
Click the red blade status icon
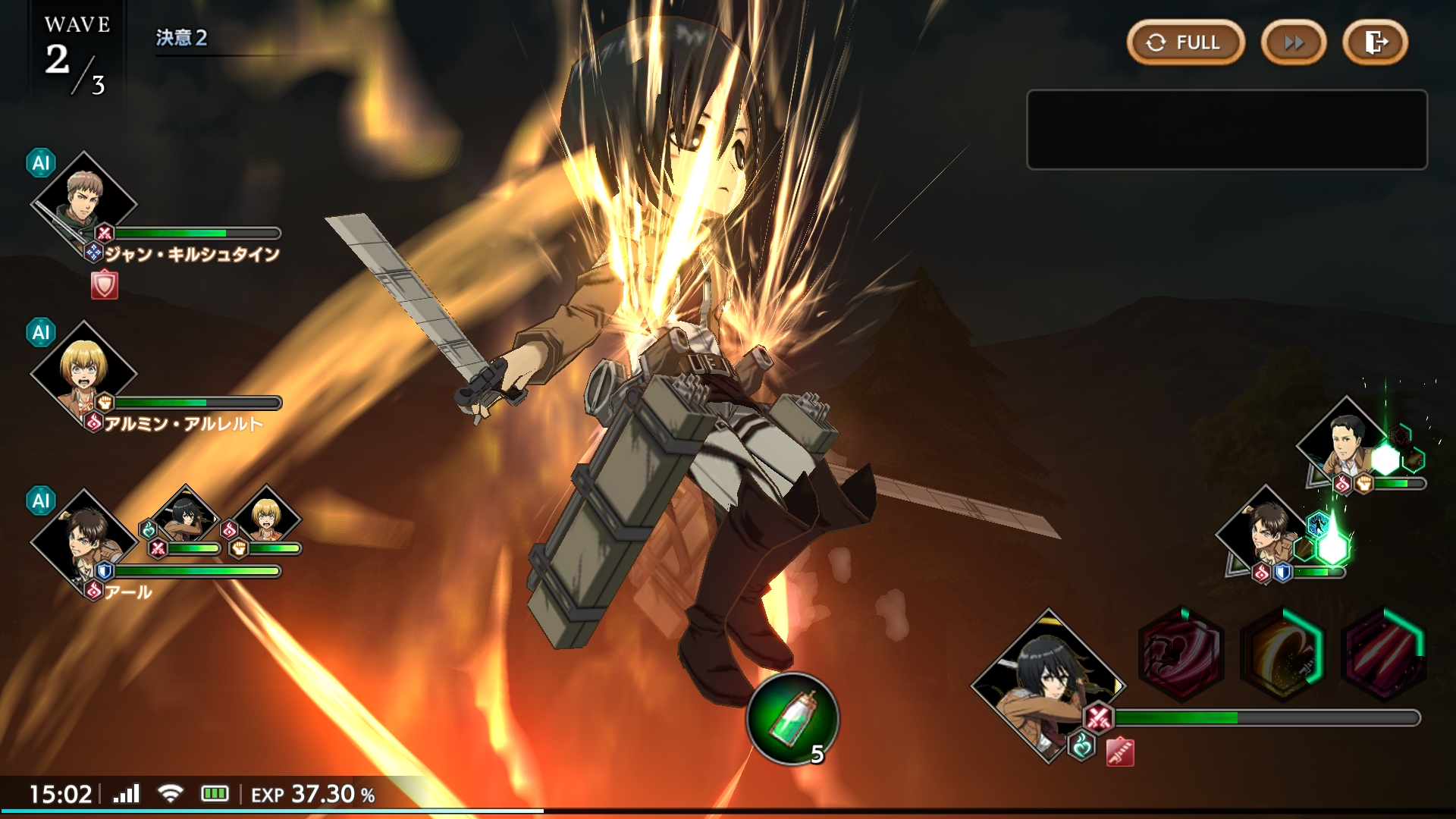1120,752
